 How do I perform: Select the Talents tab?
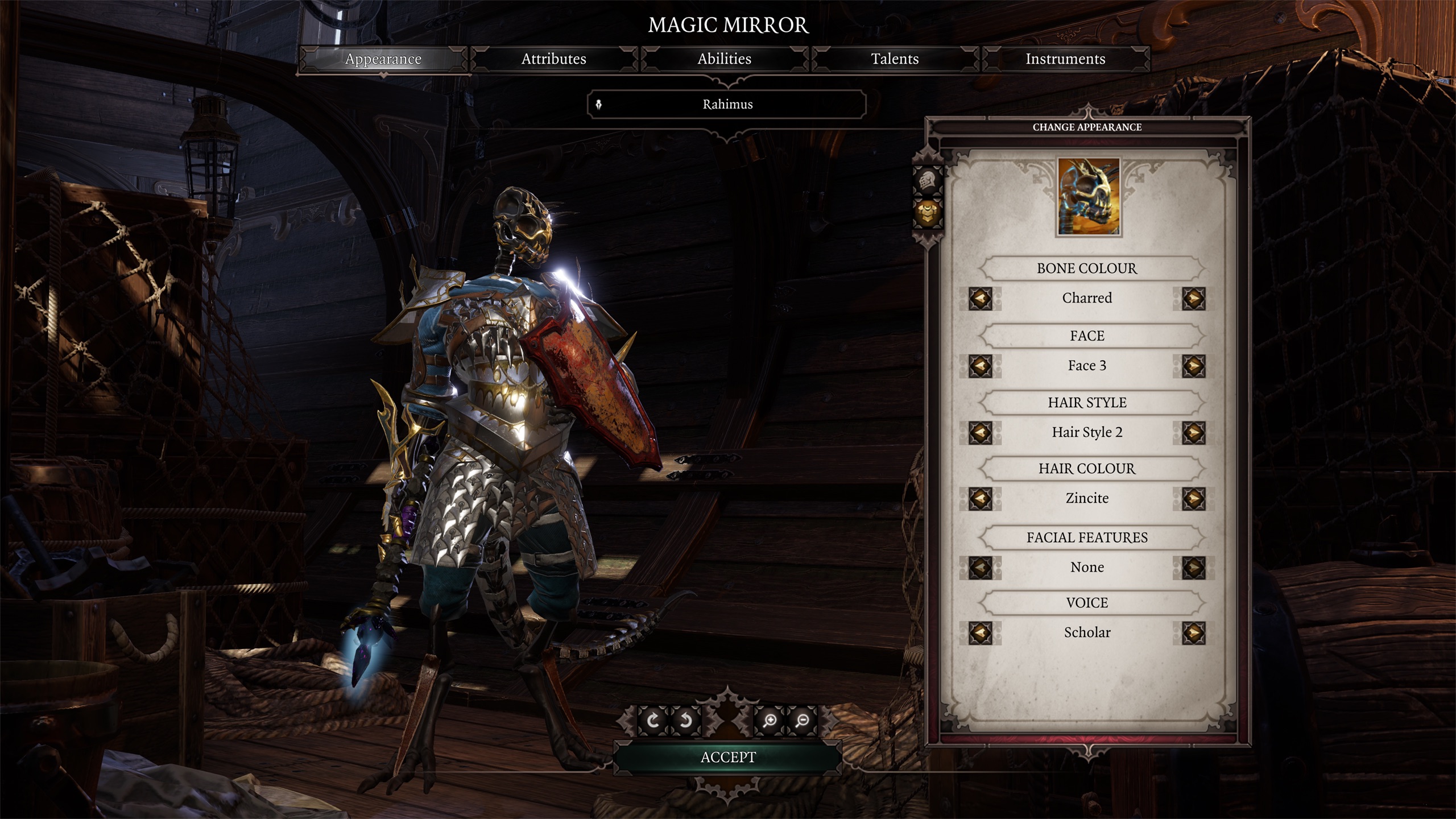[895, 59]
